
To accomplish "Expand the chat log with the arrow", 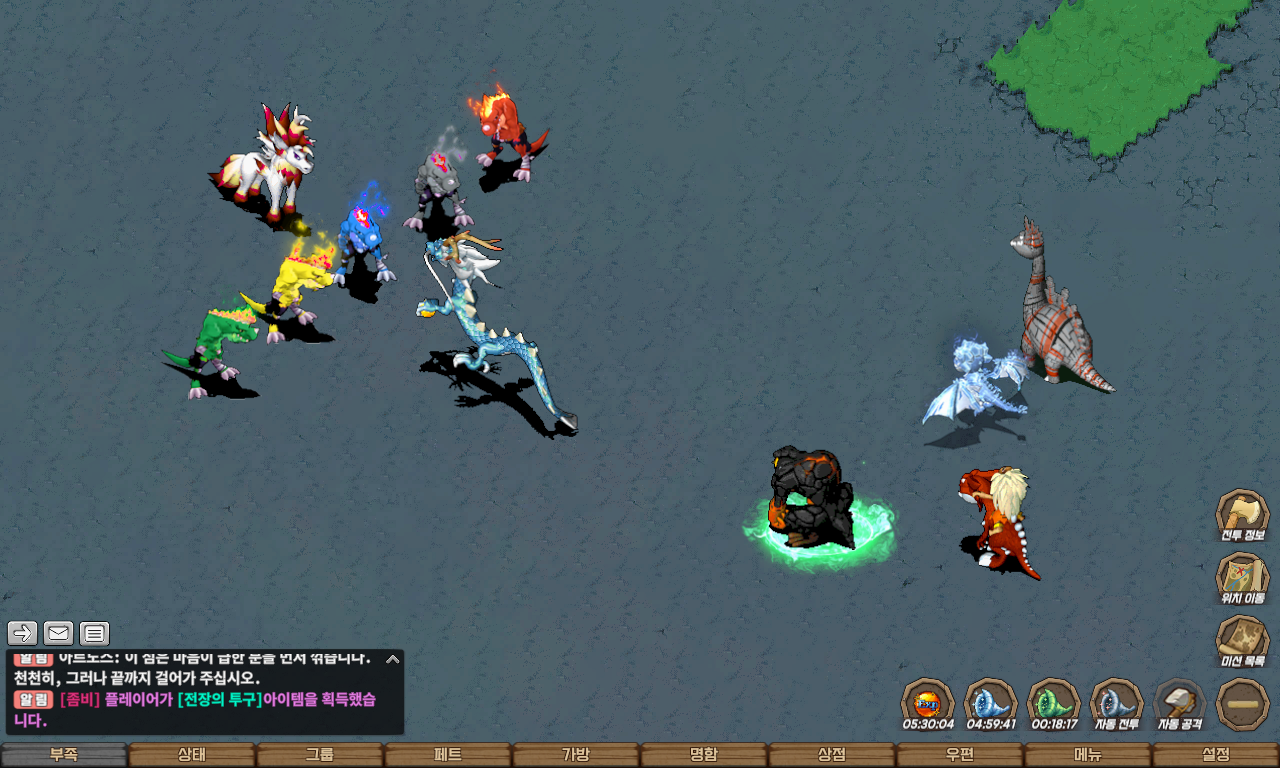I will pyautogui.click(x=393, y=659).
